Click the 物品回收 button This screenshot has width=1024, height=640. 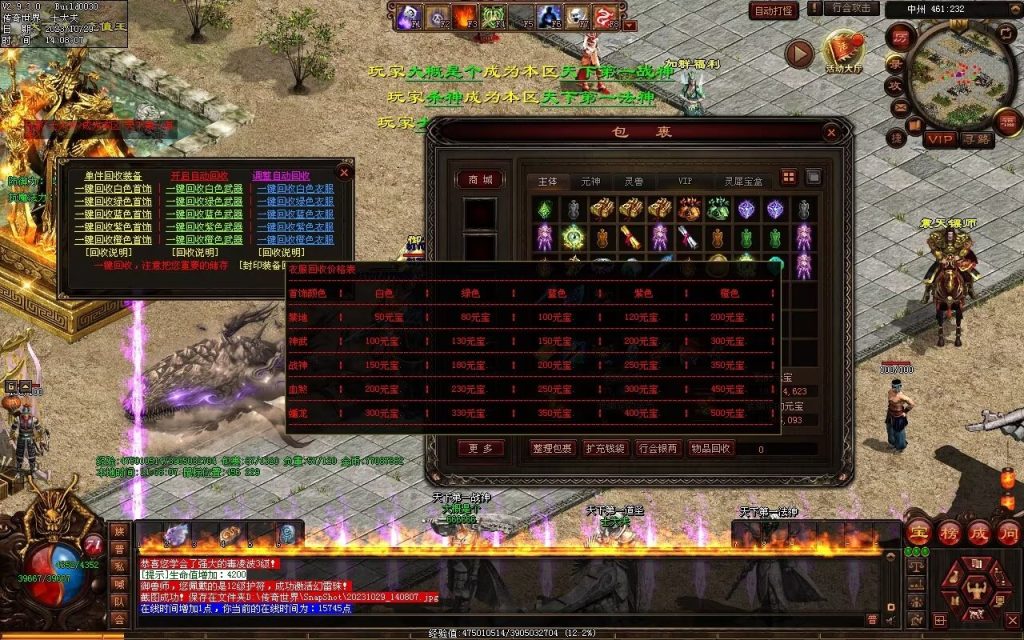(709, 449)
